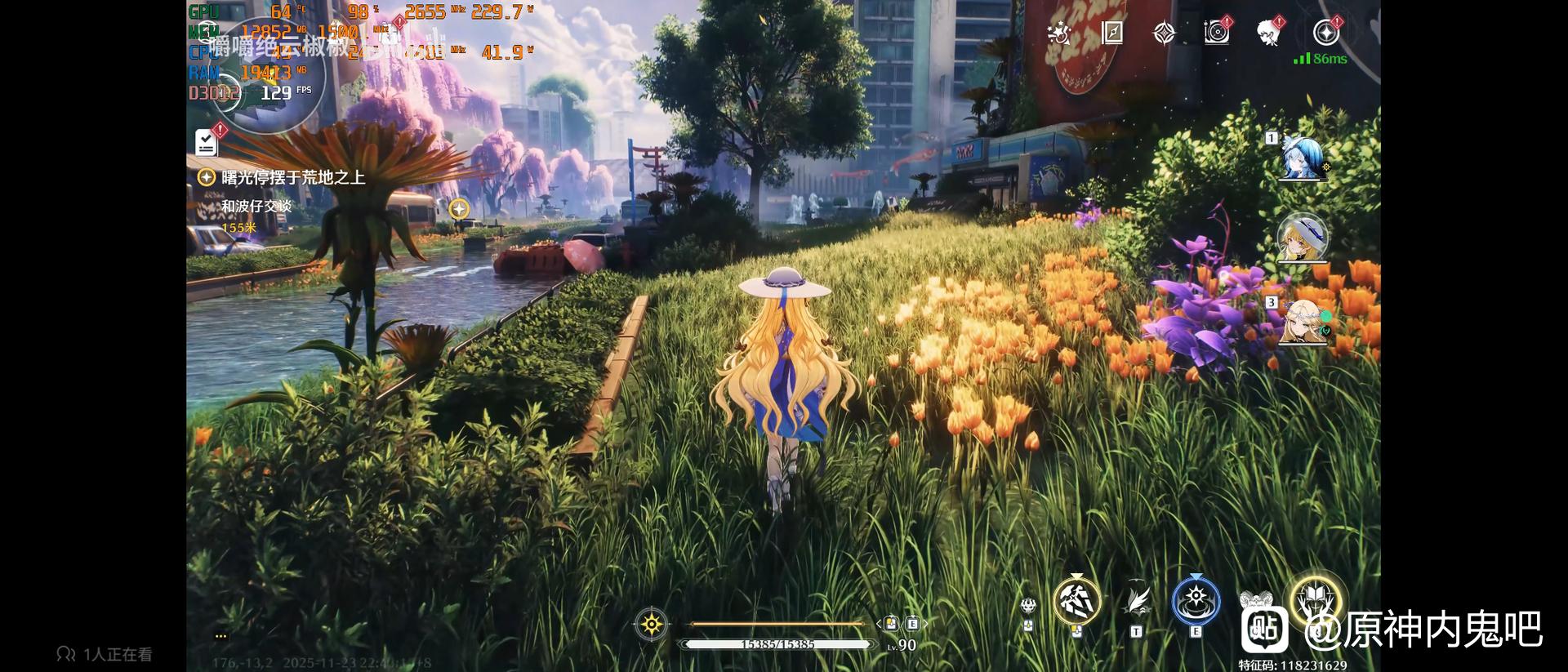
Task: Switch to the blue-haired party member
Action: pos(1301,158)
